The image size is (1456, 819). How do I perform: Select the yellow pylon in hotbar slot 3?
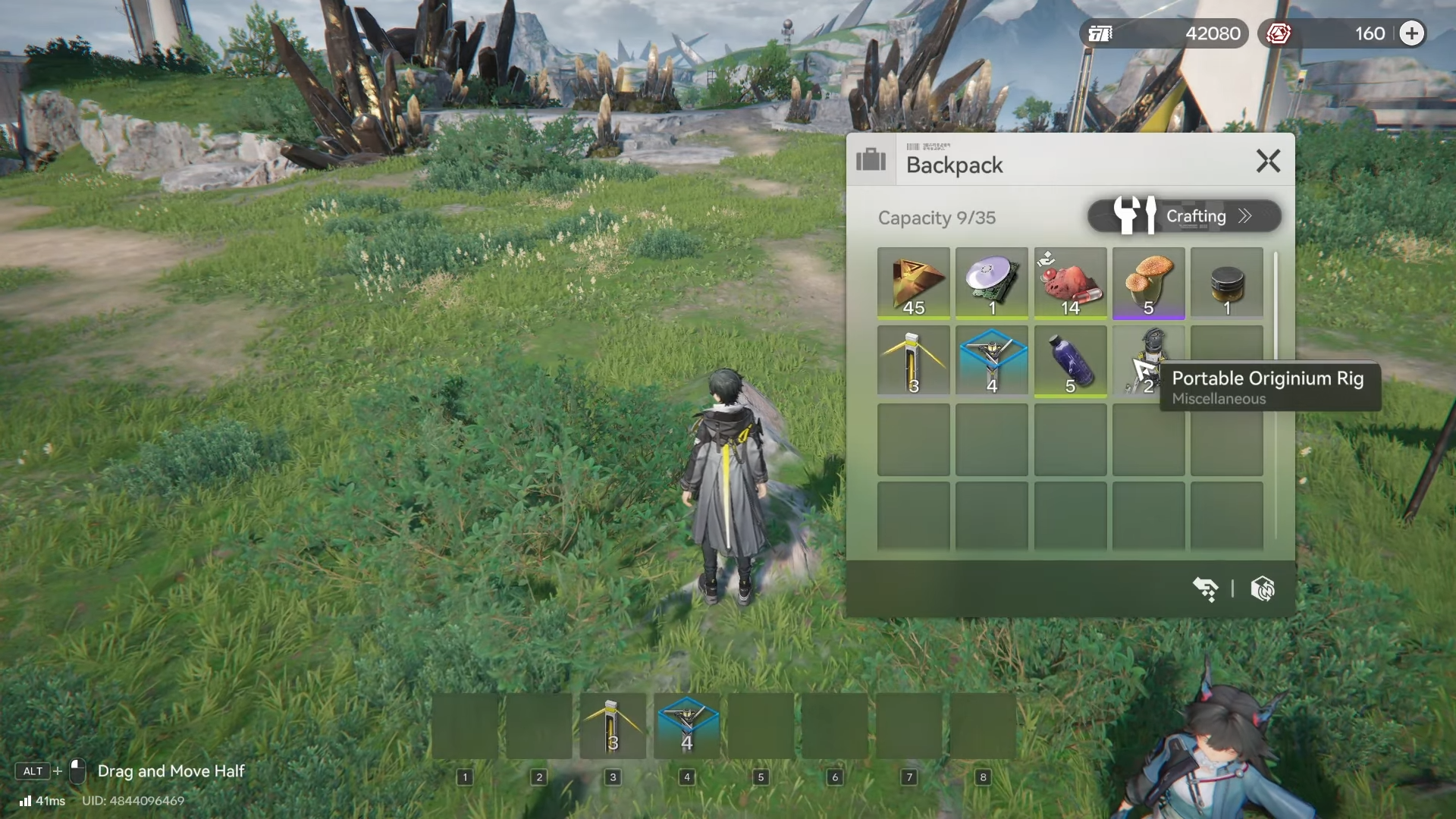613,726
